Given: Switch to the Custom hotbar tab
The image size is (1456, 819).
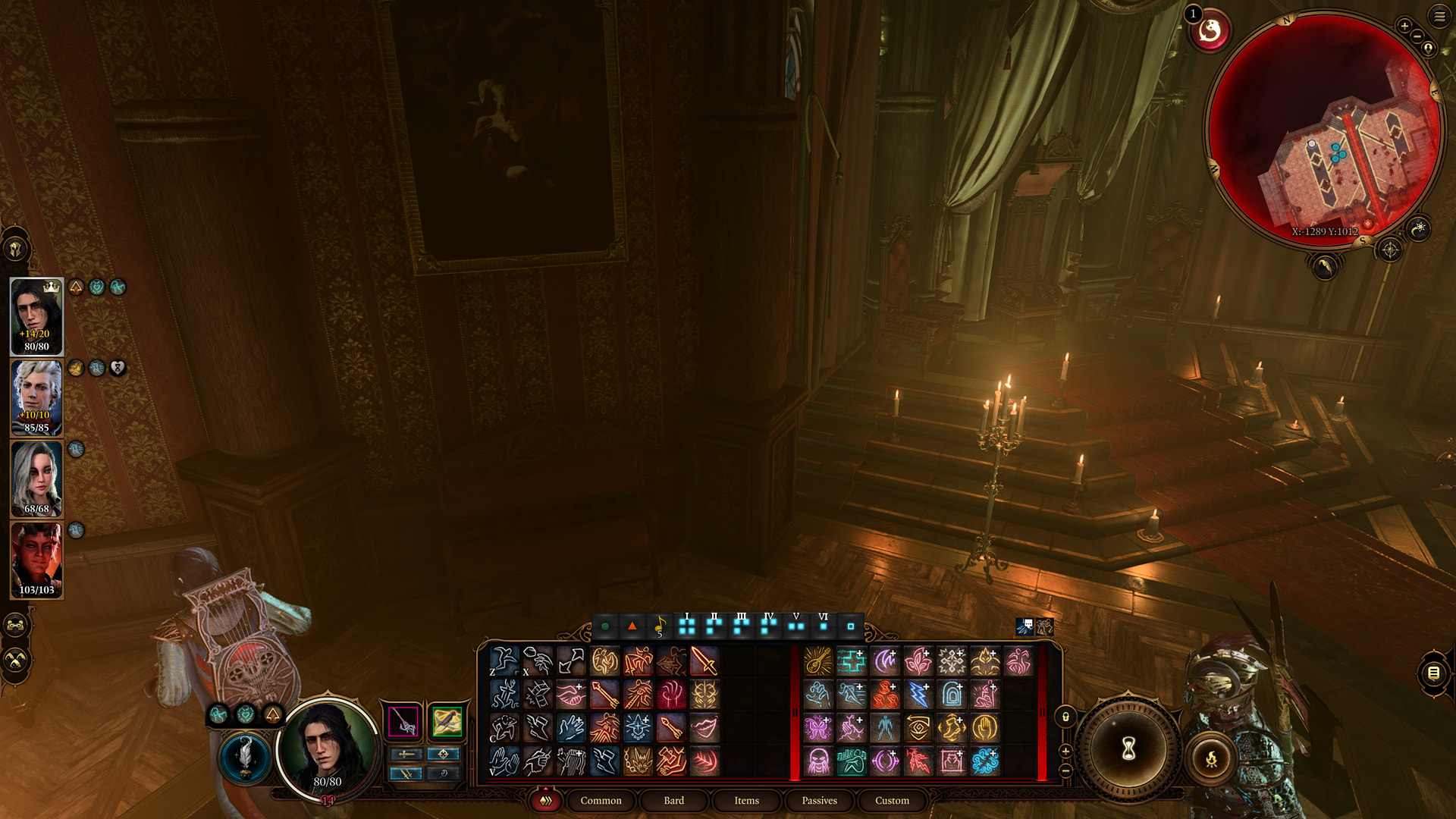Looking at the screenshot, I should (x=892, y=800).
